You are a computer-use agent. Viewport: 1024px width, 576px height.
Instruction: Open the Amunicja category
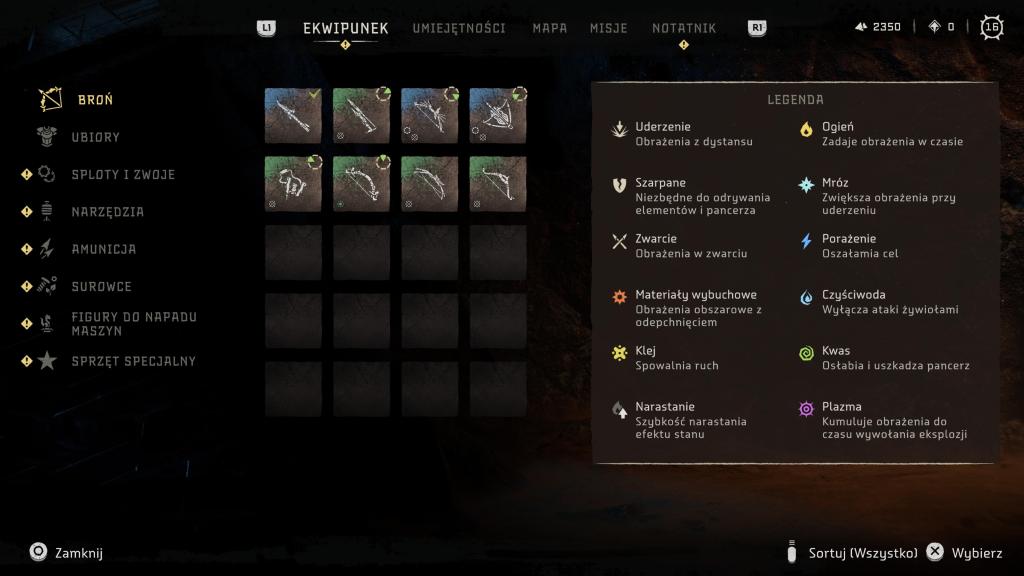tap(104, 249)
